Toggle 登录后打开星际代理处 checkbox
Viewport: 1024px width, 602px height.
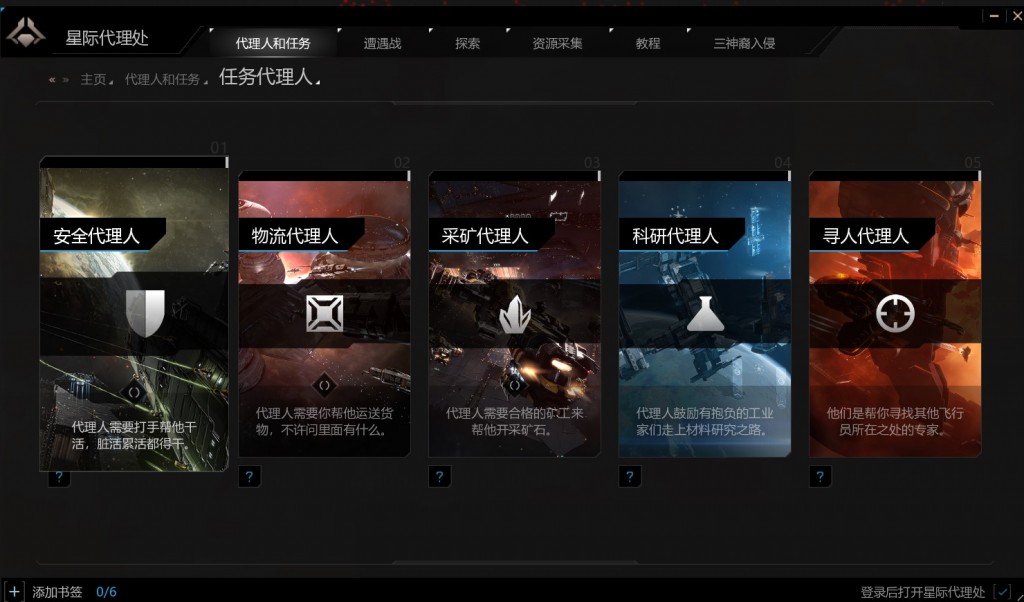click(x=1003, y=591)
